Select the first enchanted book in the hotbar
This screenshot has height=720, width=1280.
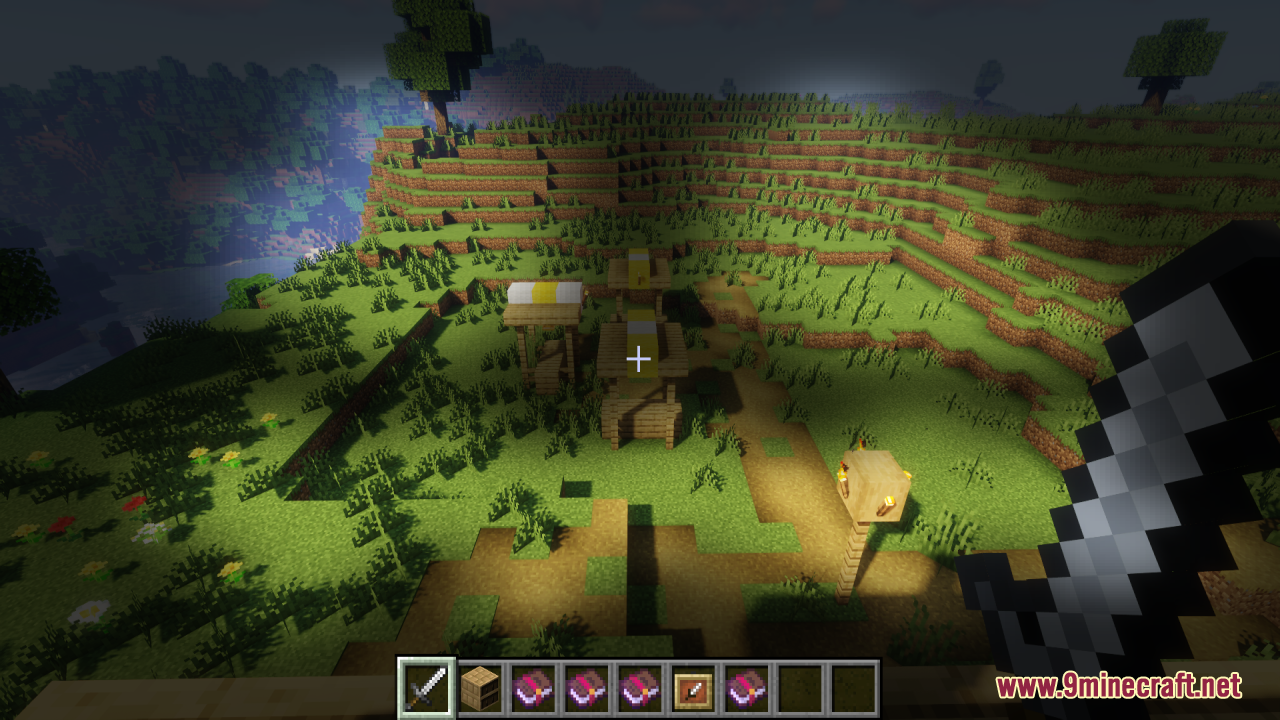pos(533,688)
